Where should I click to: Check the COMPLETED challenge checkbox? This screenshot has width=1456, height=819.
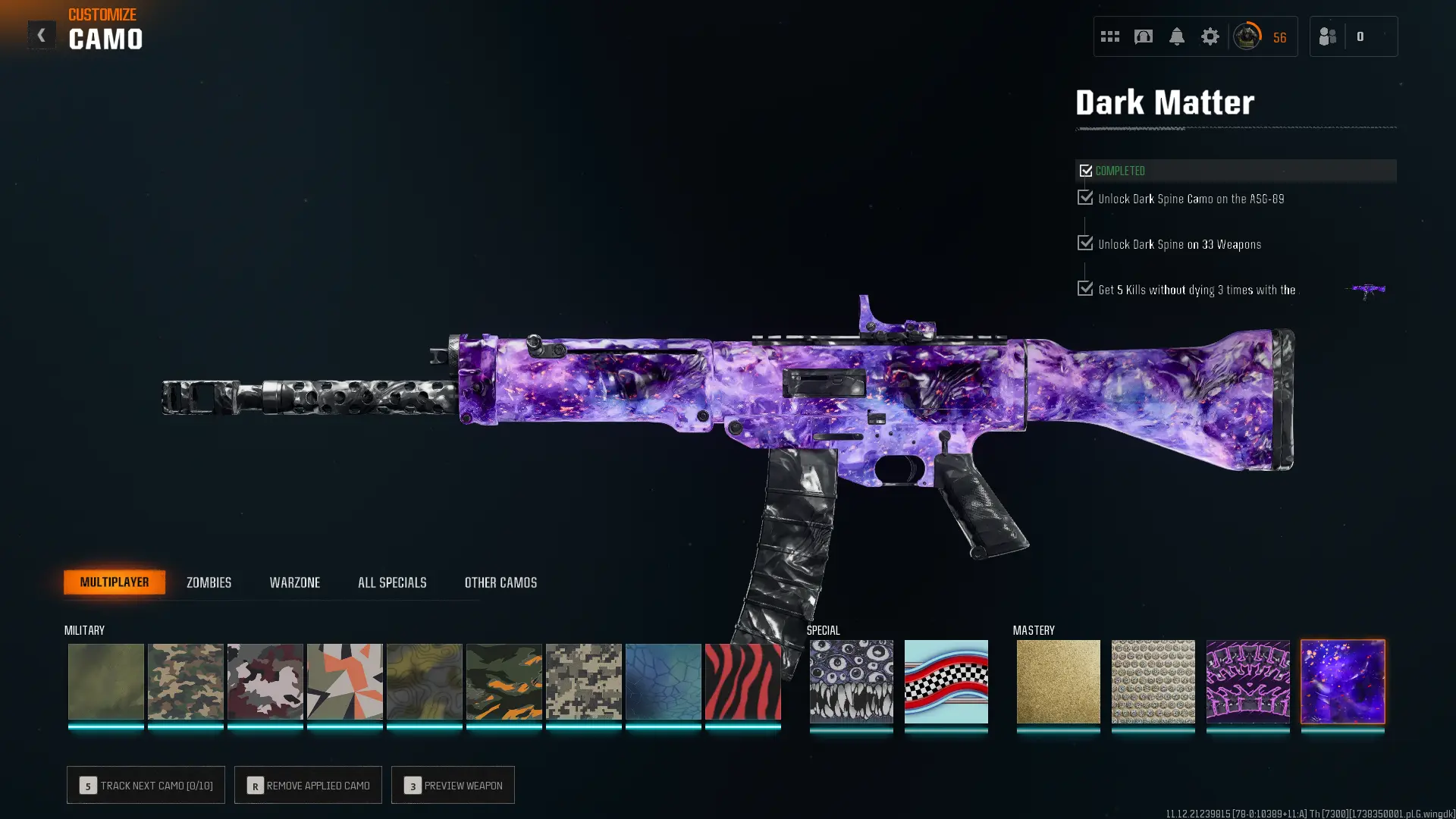[1086, 171]
